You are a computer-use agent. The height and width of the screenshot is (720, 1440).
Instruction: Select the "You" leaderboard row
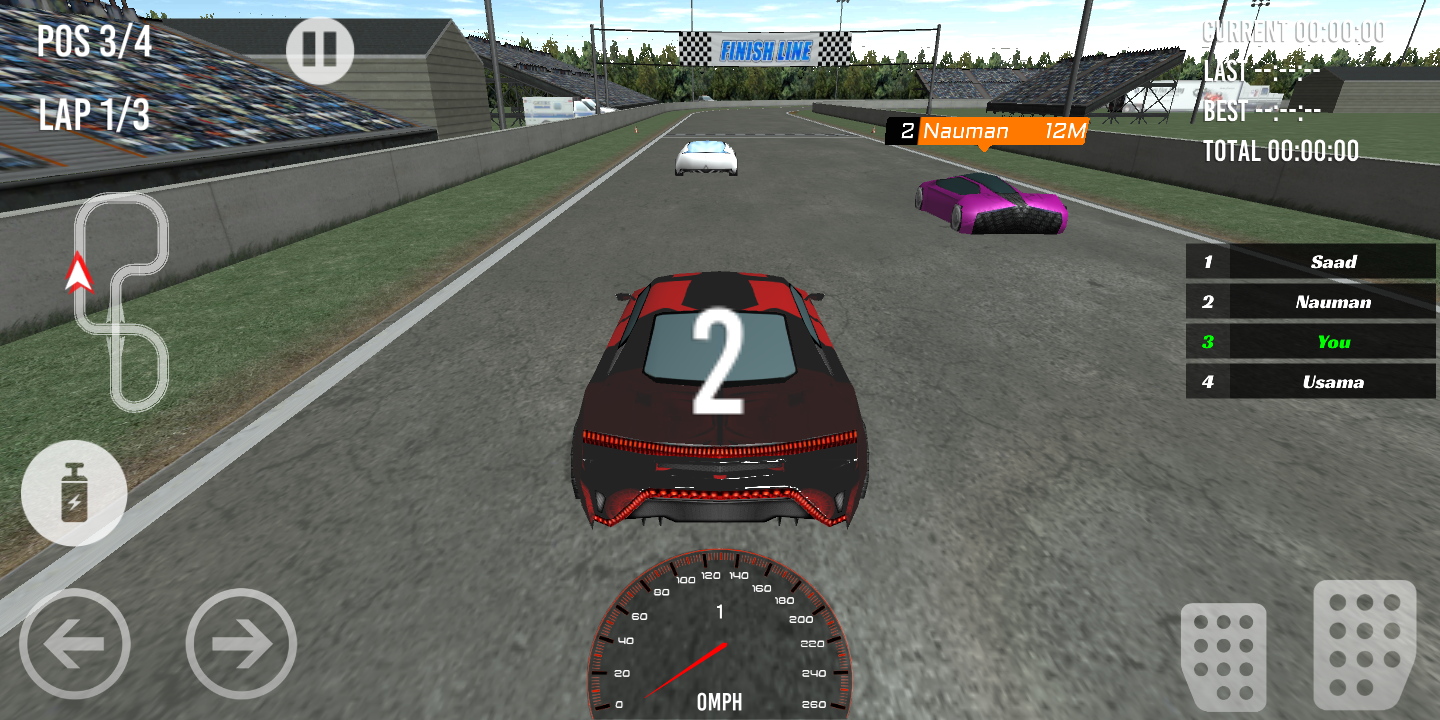pyautogui.click(x=1311, y=342)
